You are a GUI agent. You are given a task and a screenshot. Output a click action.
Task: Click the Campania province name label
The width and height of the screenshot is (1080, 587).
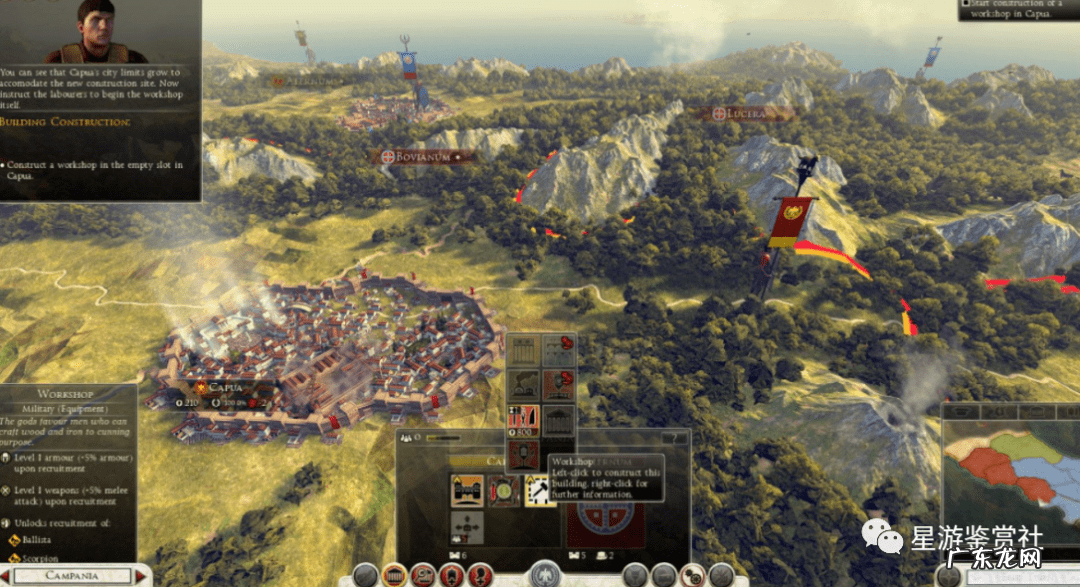pyautogui.click(x=73, y=576)
